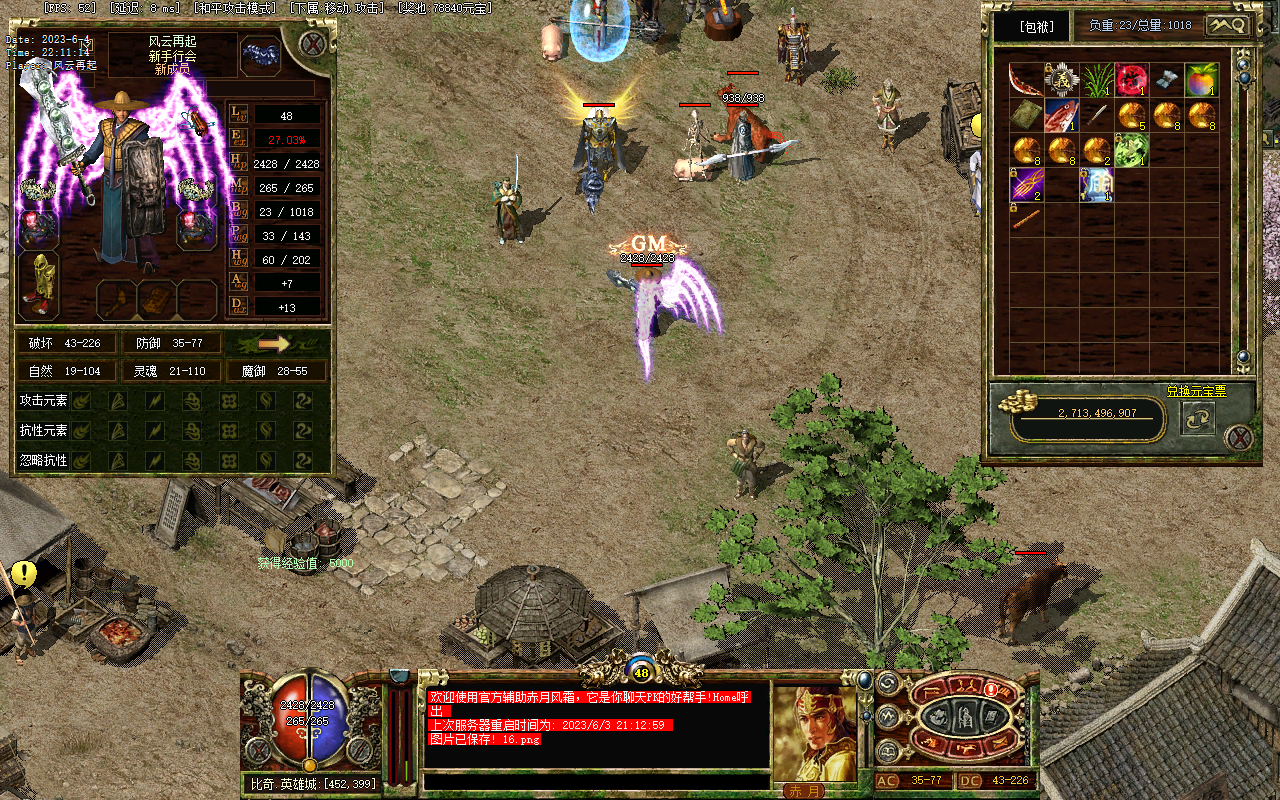Pick the rainbow fruit in the bag

1201,79
